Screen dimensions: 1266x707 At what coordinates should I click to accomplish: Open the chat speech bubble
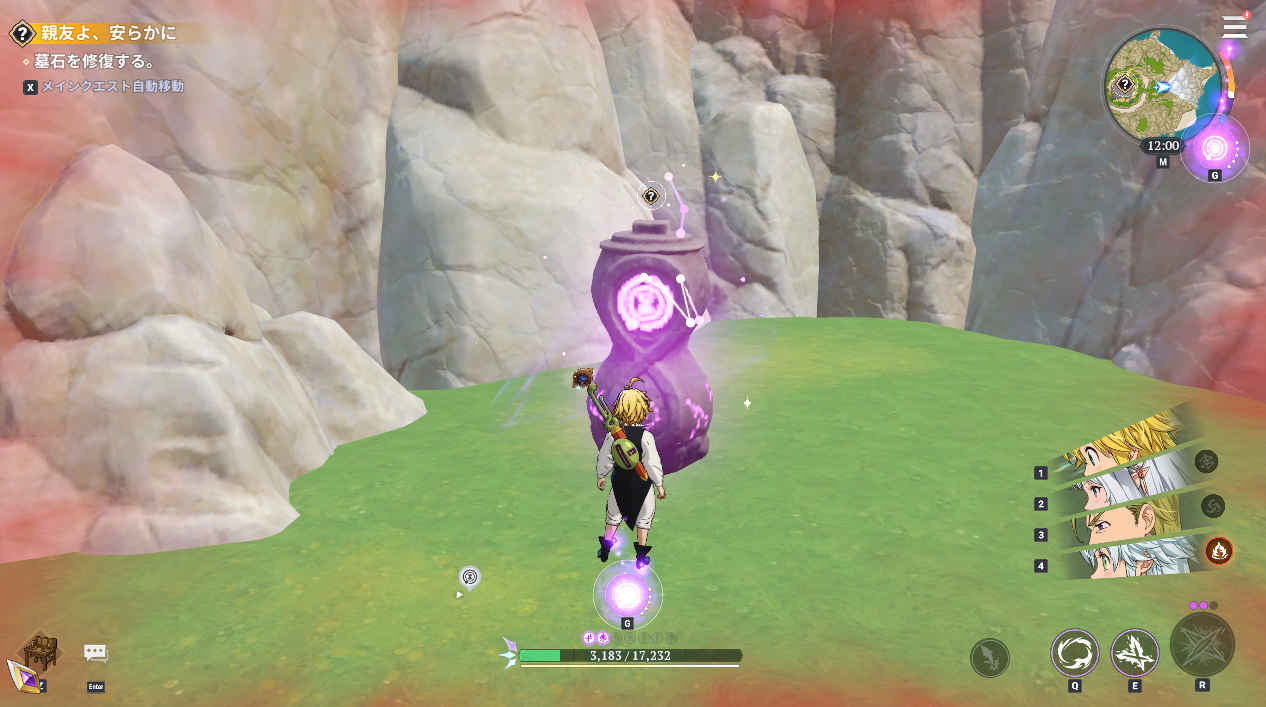point(95,653)
